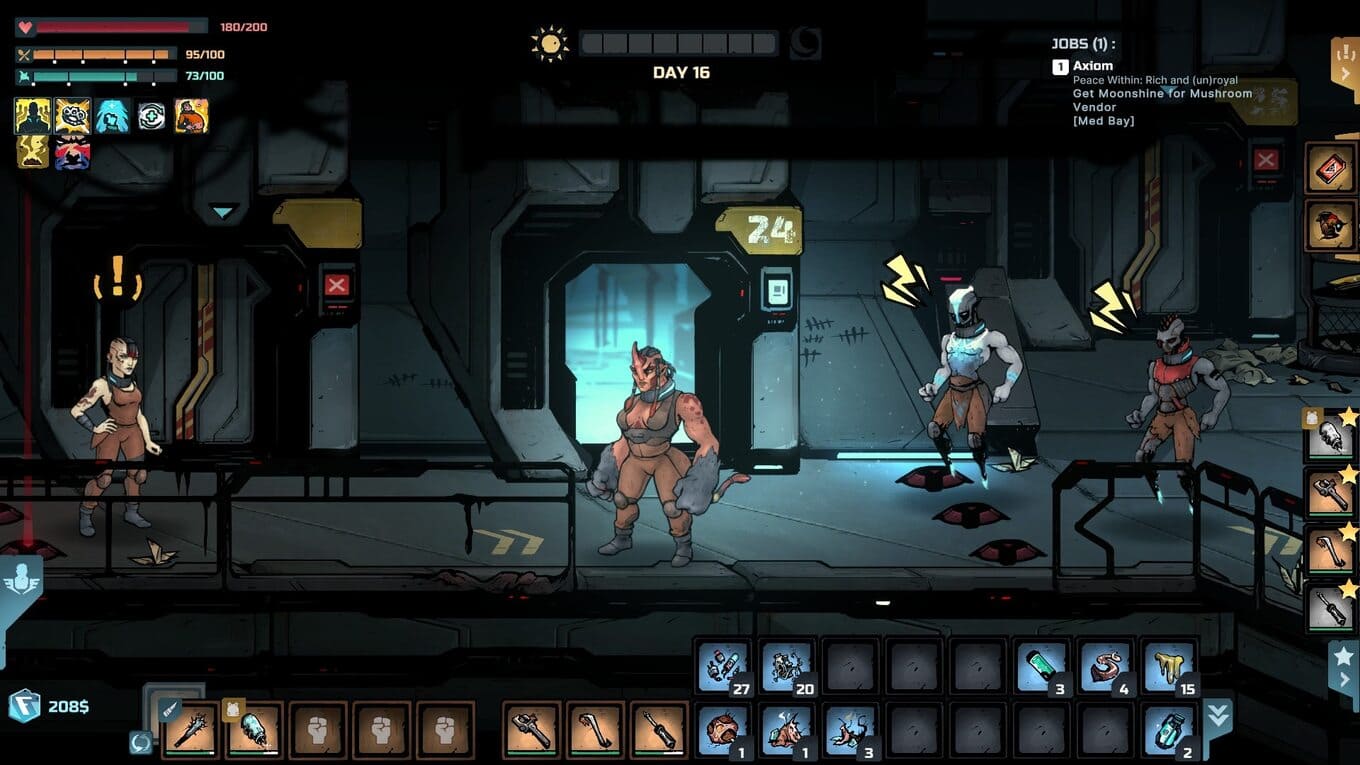Open the creature portrait icon below the book
Screen dimensions: 1360x765
1330,225
